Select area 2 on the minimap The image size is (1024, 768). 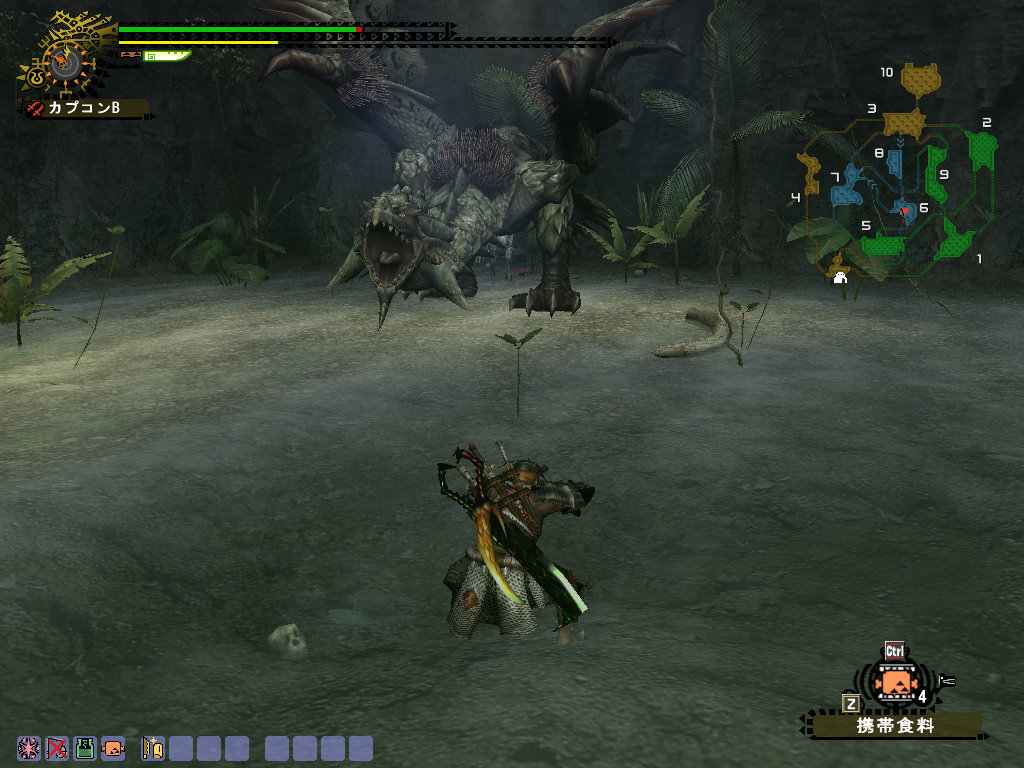pyautogui.click(x=982, y=149)
